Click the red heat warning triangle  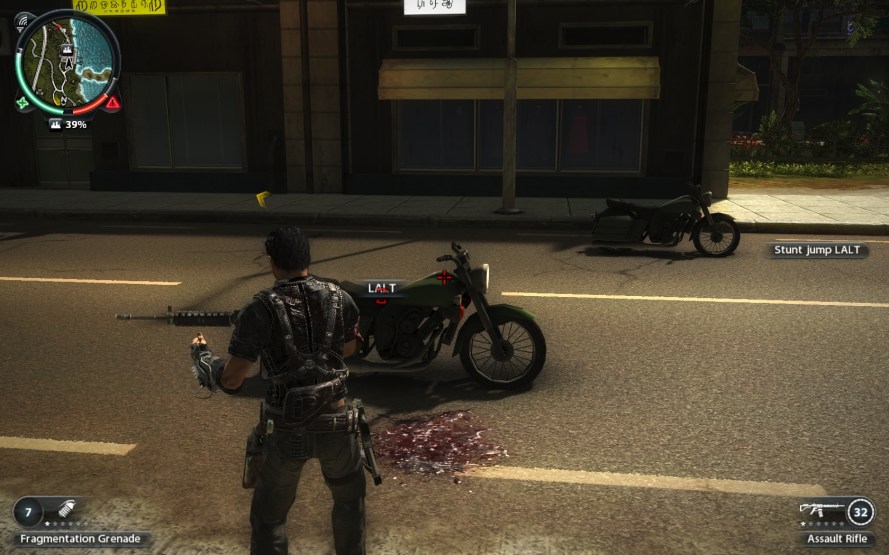click(x=112, y=102)
